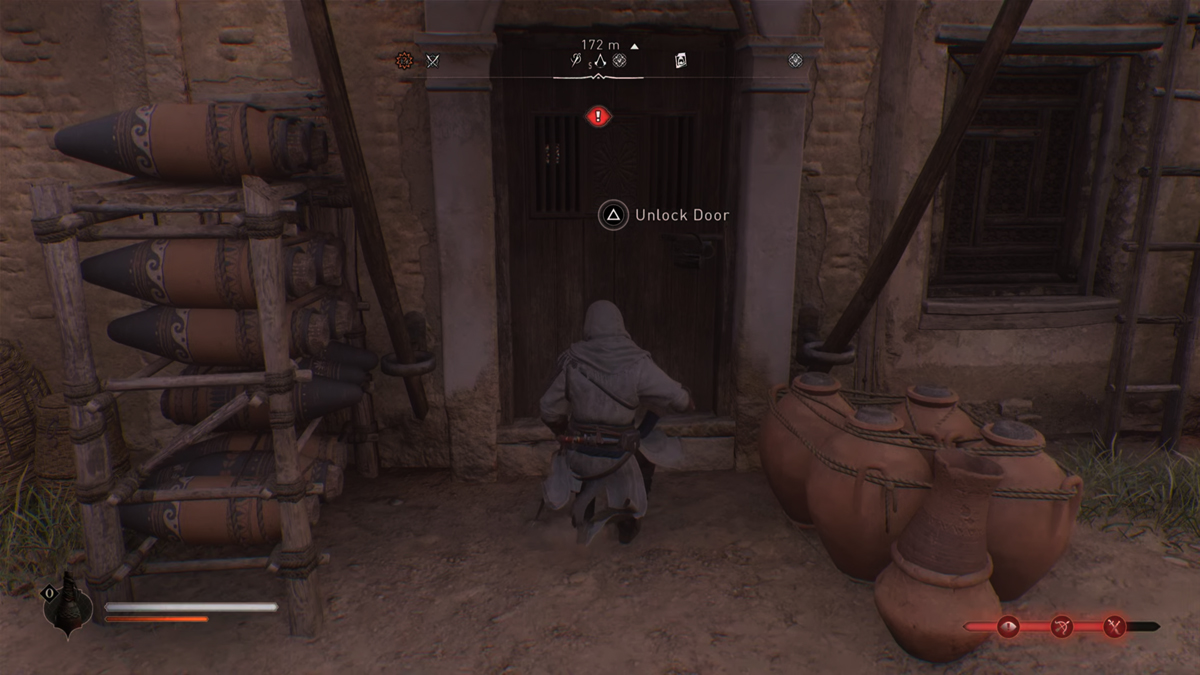This screenshot has width=1200, height=675.
Task: Click the red alert eye indicator
Action: pos(598,117)
